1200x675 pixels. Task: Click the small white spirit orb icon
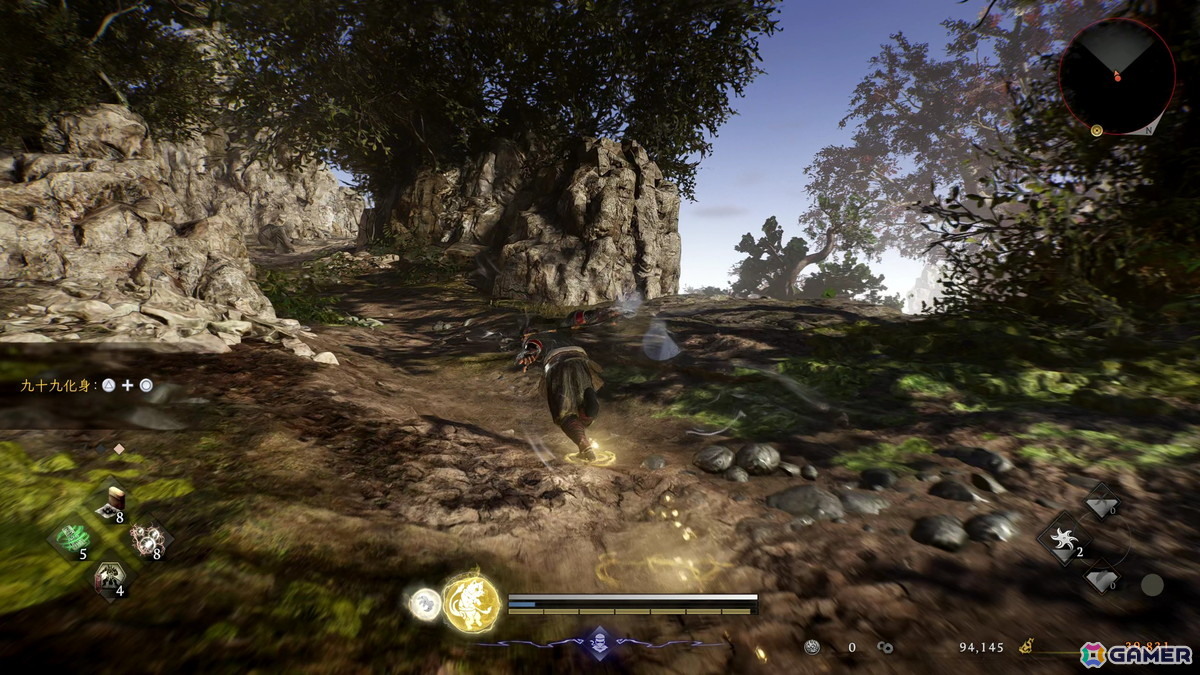(425, 603)
